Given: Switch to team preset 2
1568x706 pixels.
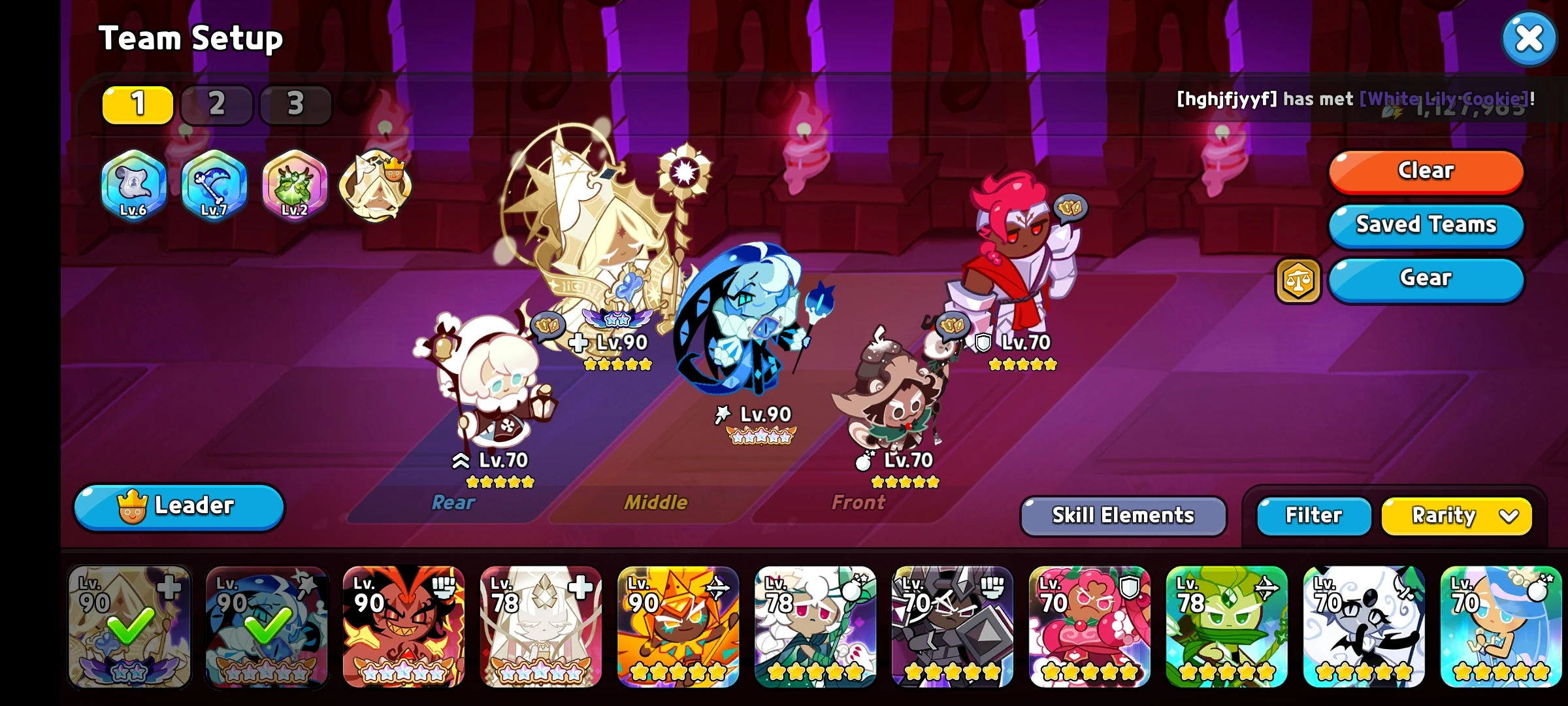Looking at the screenshot, I should pyautogui.click(x=216, y=103).
